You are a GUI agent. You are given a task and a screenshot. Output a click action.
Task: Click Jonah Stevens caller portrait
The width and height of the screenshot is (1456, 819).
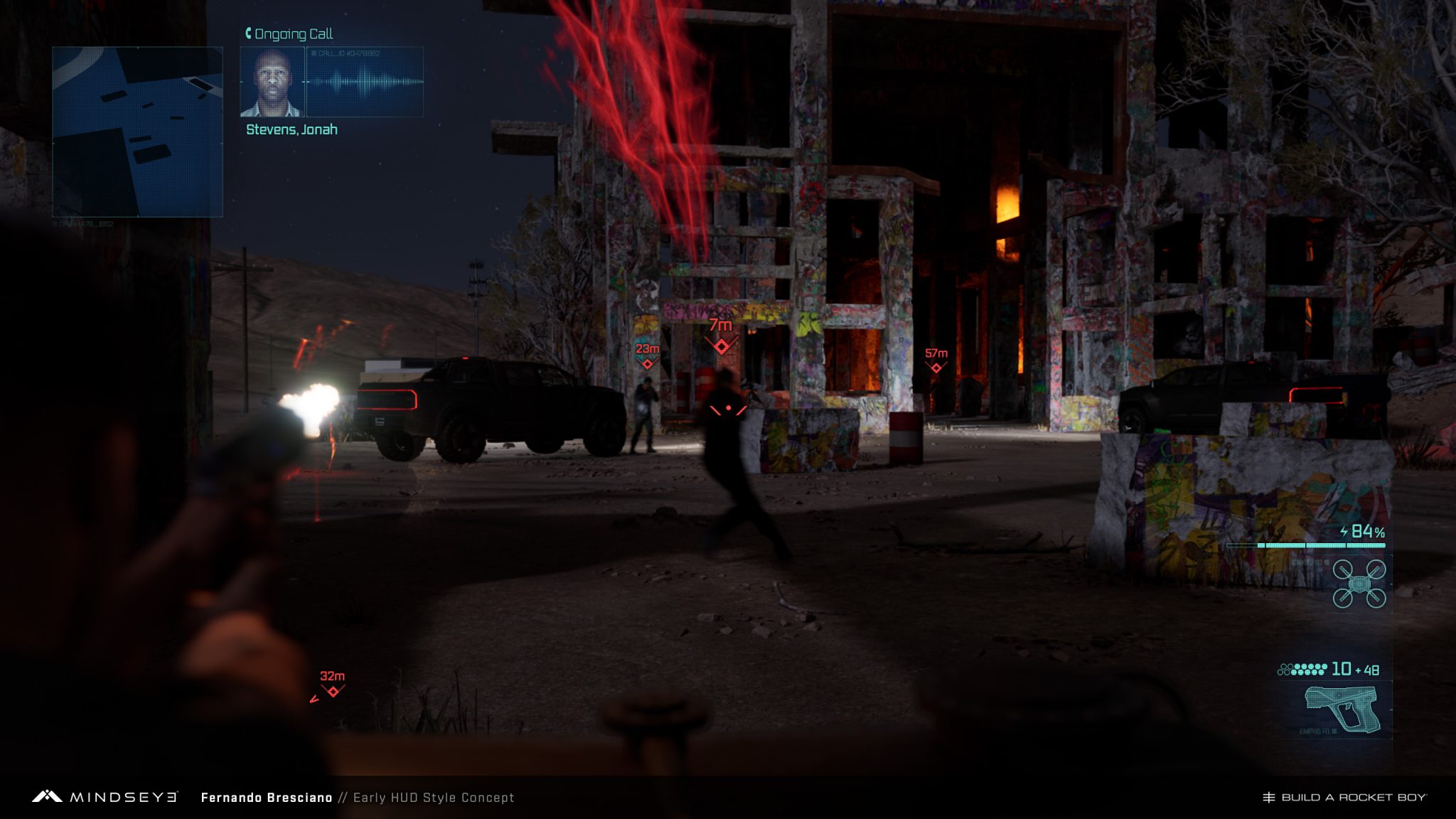272,82
